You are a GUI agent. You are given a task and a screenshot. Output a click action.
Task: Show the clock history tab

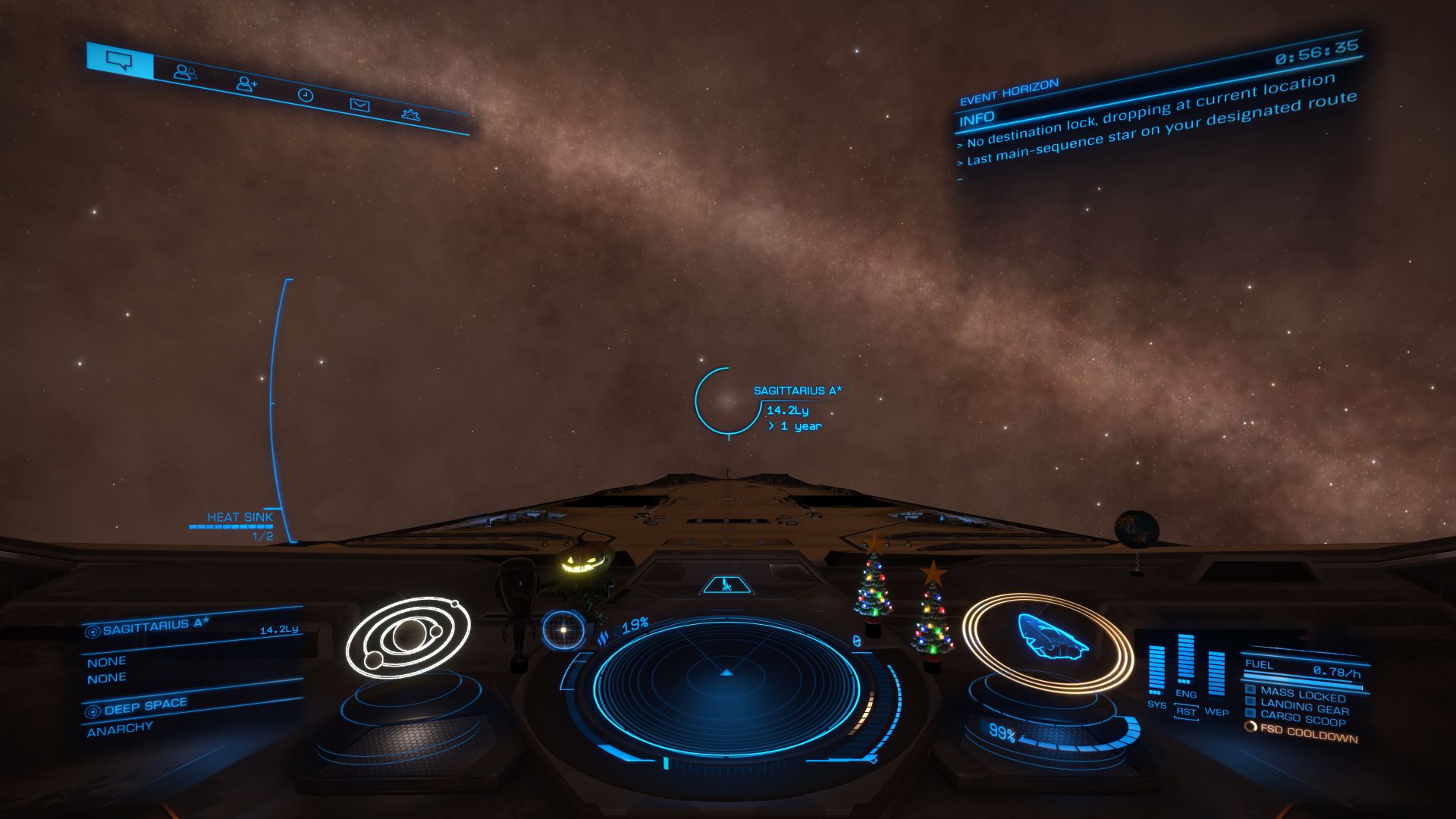click(x=305, y=95)
